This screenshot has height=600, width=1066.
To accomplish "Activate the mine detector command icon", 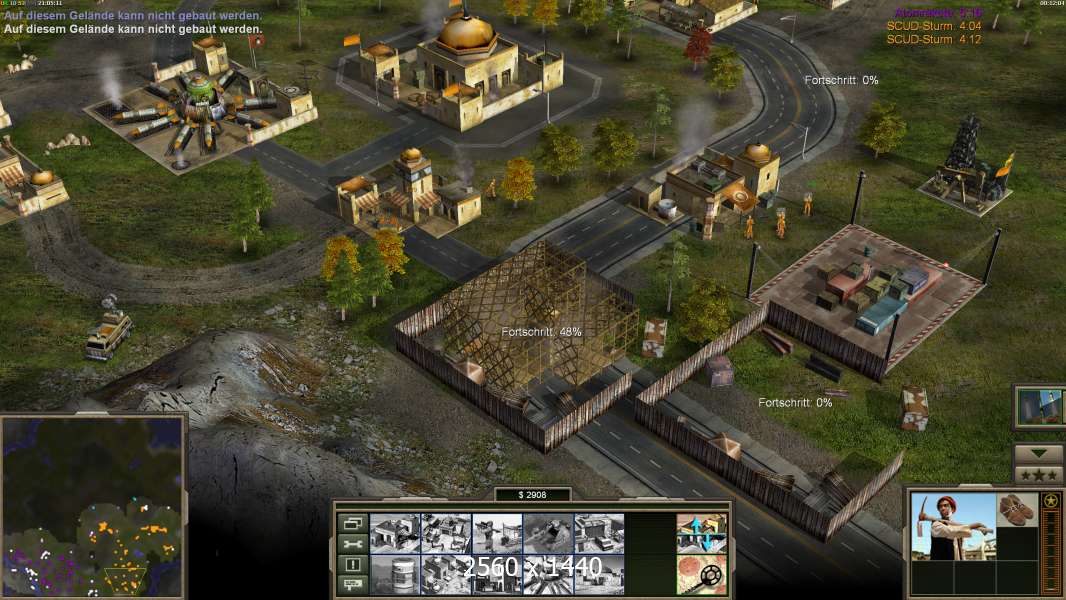I will point(701,574).
